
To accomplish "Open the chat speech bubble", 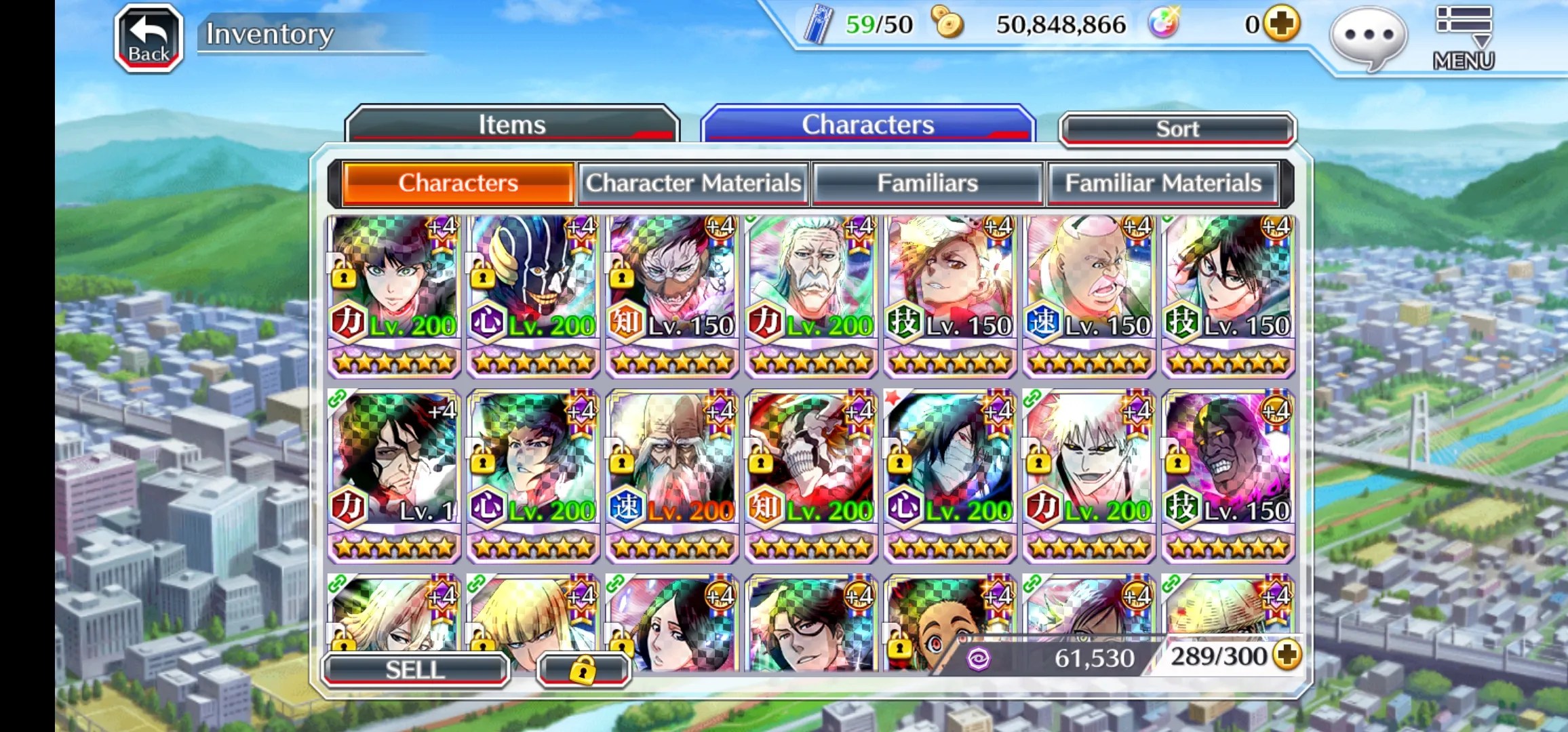I will (1368, 37).
